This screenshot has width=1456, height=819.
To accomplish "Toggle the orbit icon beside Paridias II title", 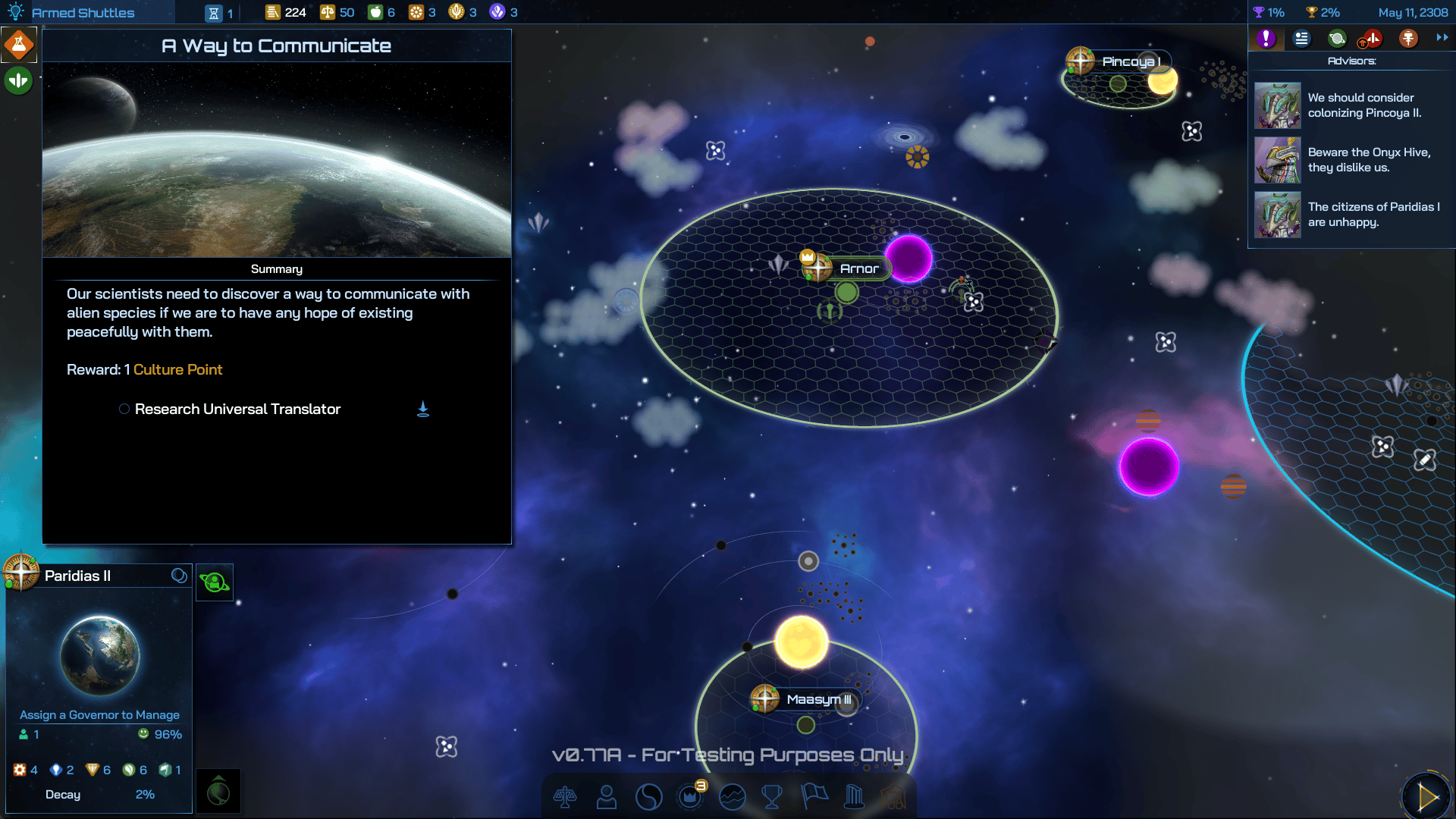I will (180, 576).
